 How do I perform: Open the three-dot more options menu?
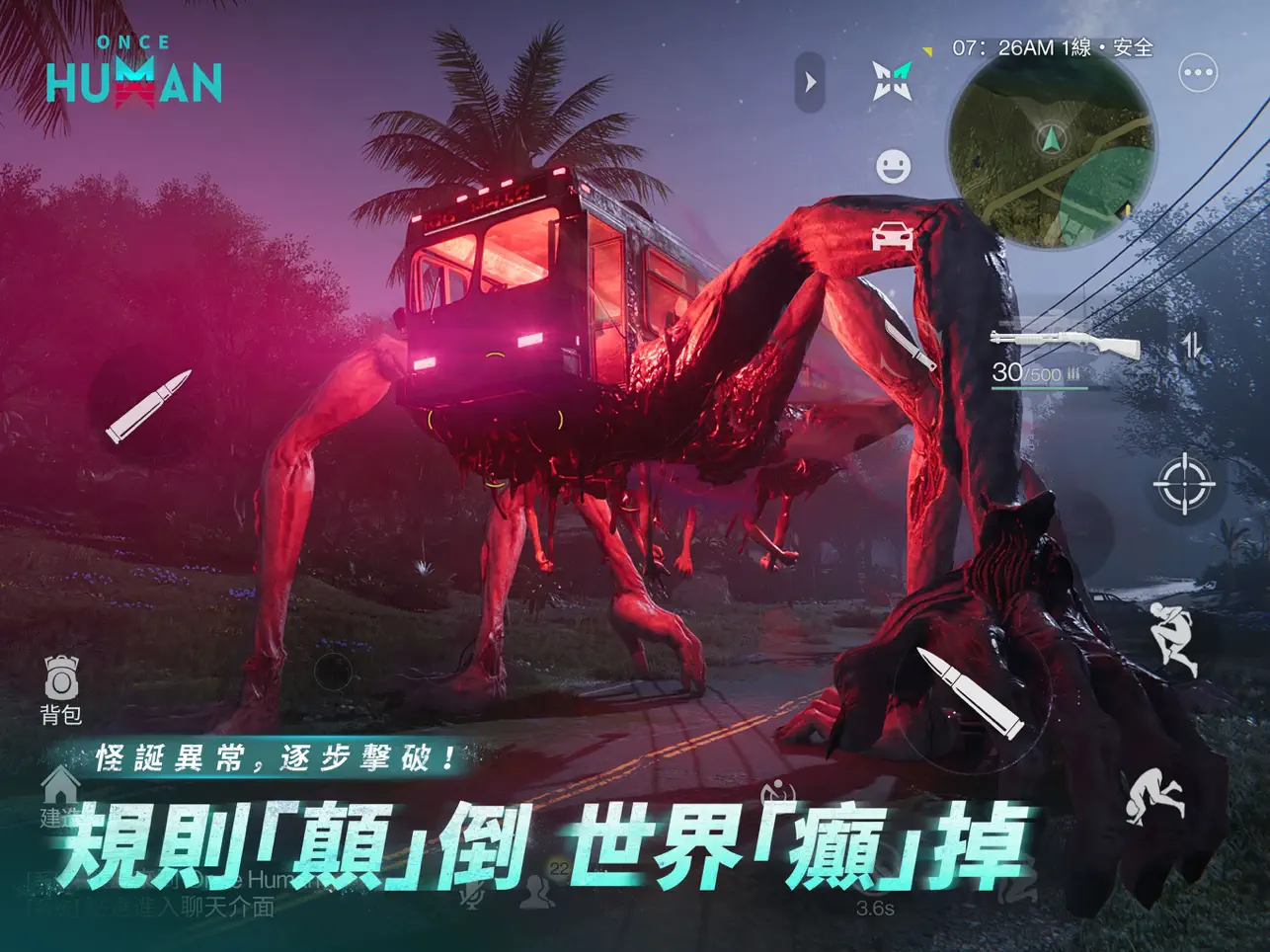tap(1198, 72)
